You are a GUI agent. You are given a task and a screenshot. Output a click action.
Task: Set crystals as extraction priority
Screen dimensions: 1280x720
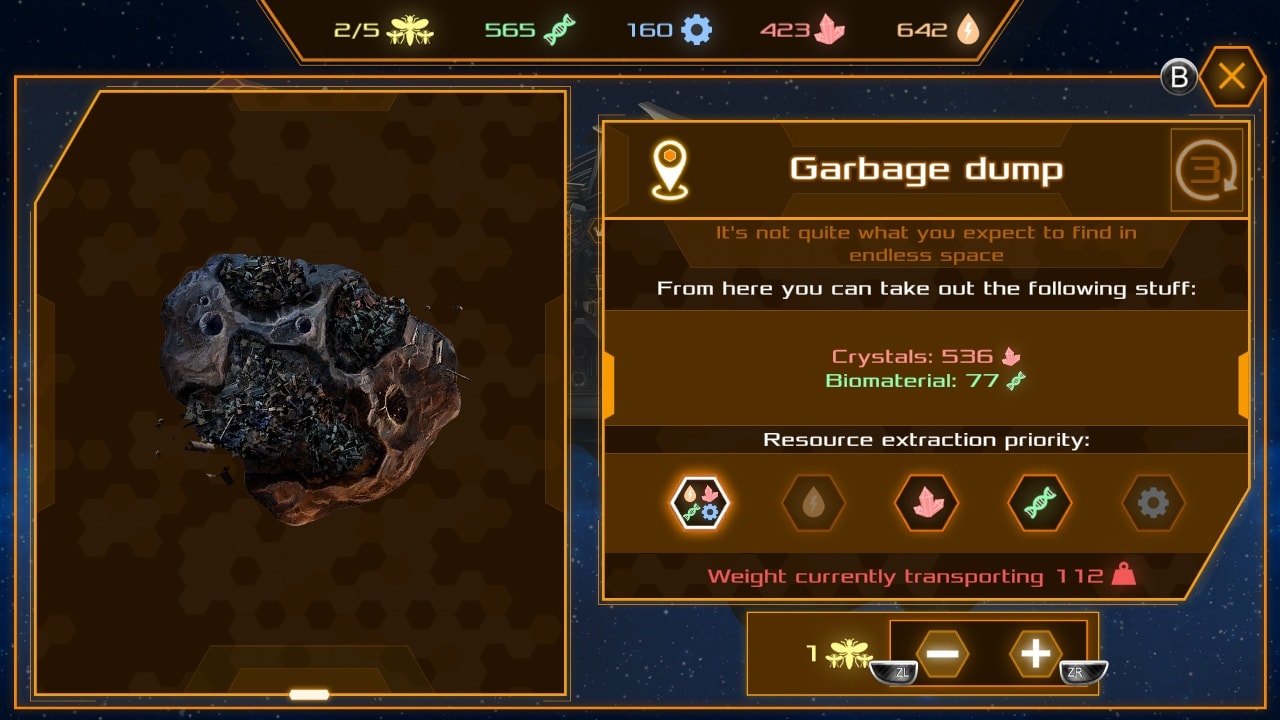pos(926,502)
